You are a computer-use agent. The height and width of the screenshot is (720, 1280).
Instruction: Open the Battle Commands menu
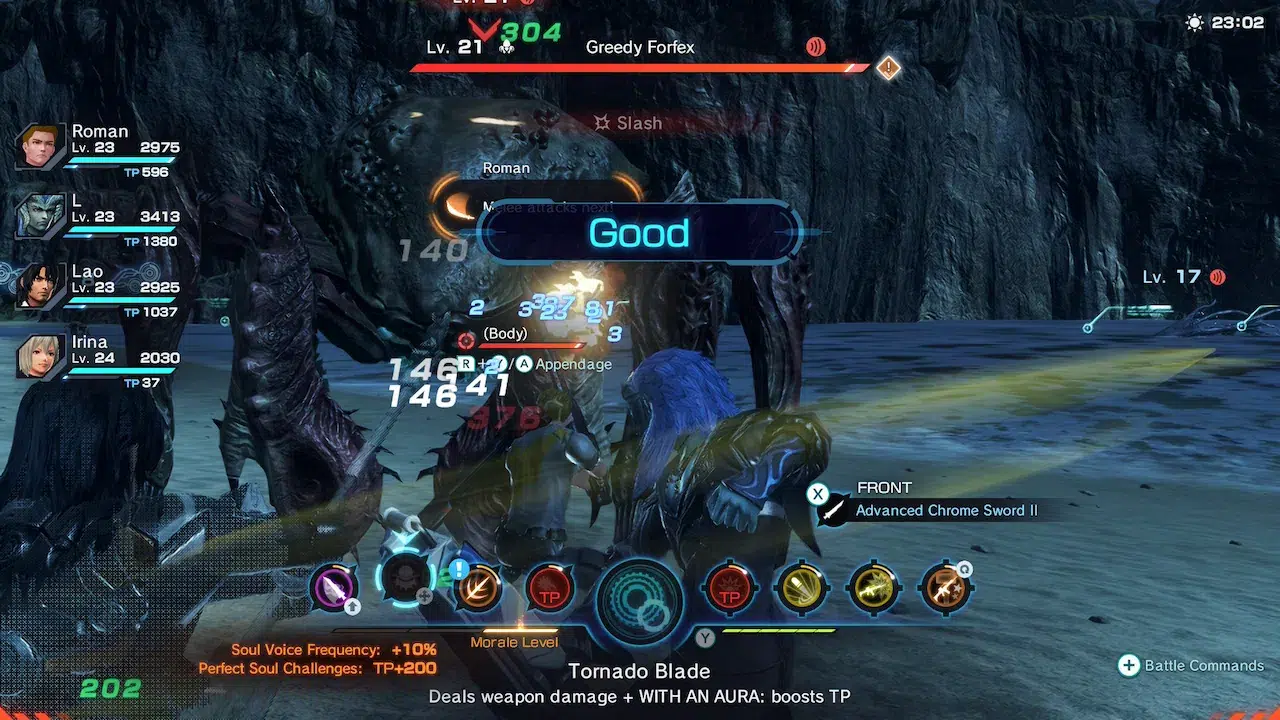point(1193,666)
